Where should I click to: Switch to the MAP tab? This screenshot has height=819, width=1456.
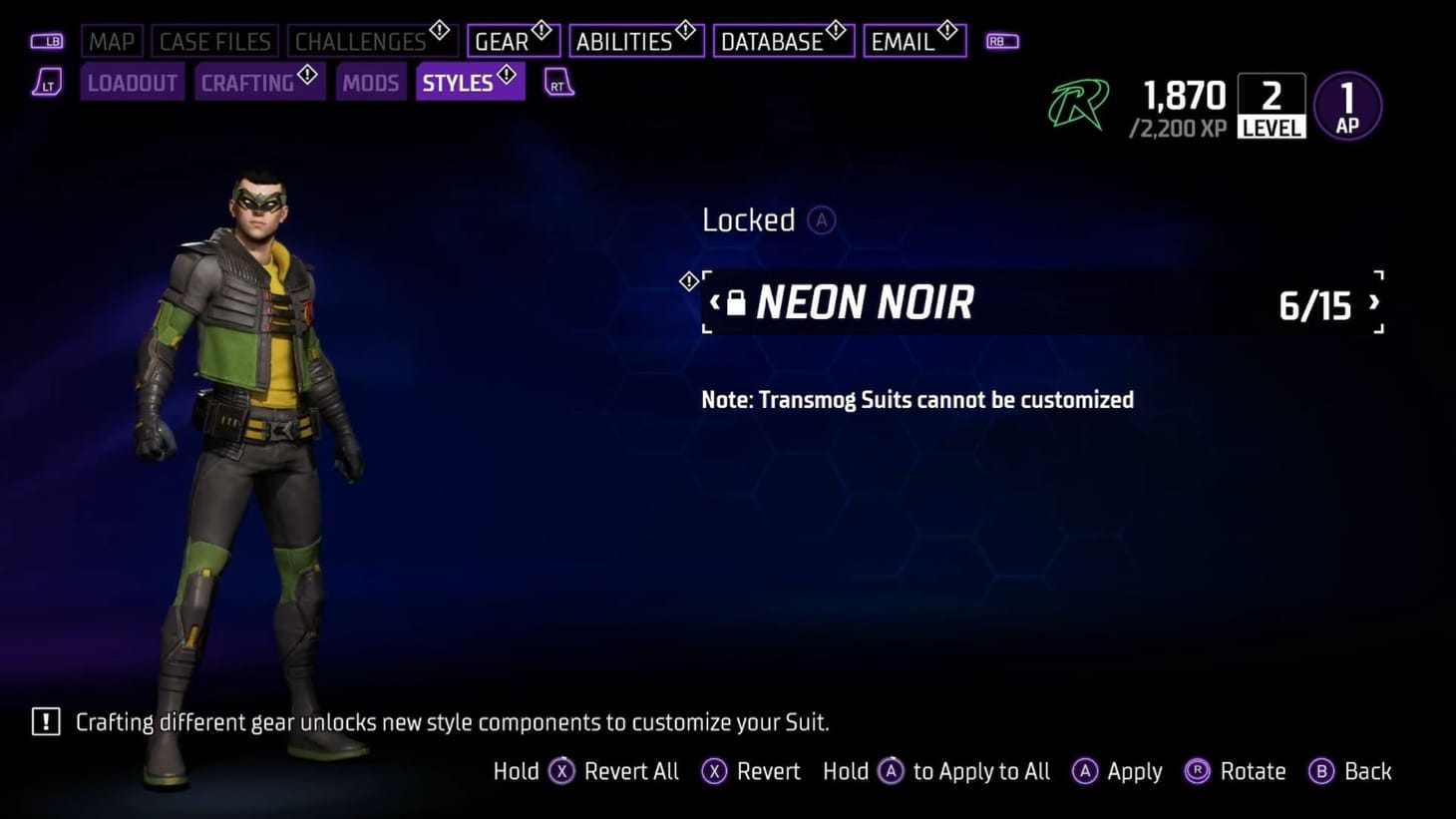[x=112, y=41]
